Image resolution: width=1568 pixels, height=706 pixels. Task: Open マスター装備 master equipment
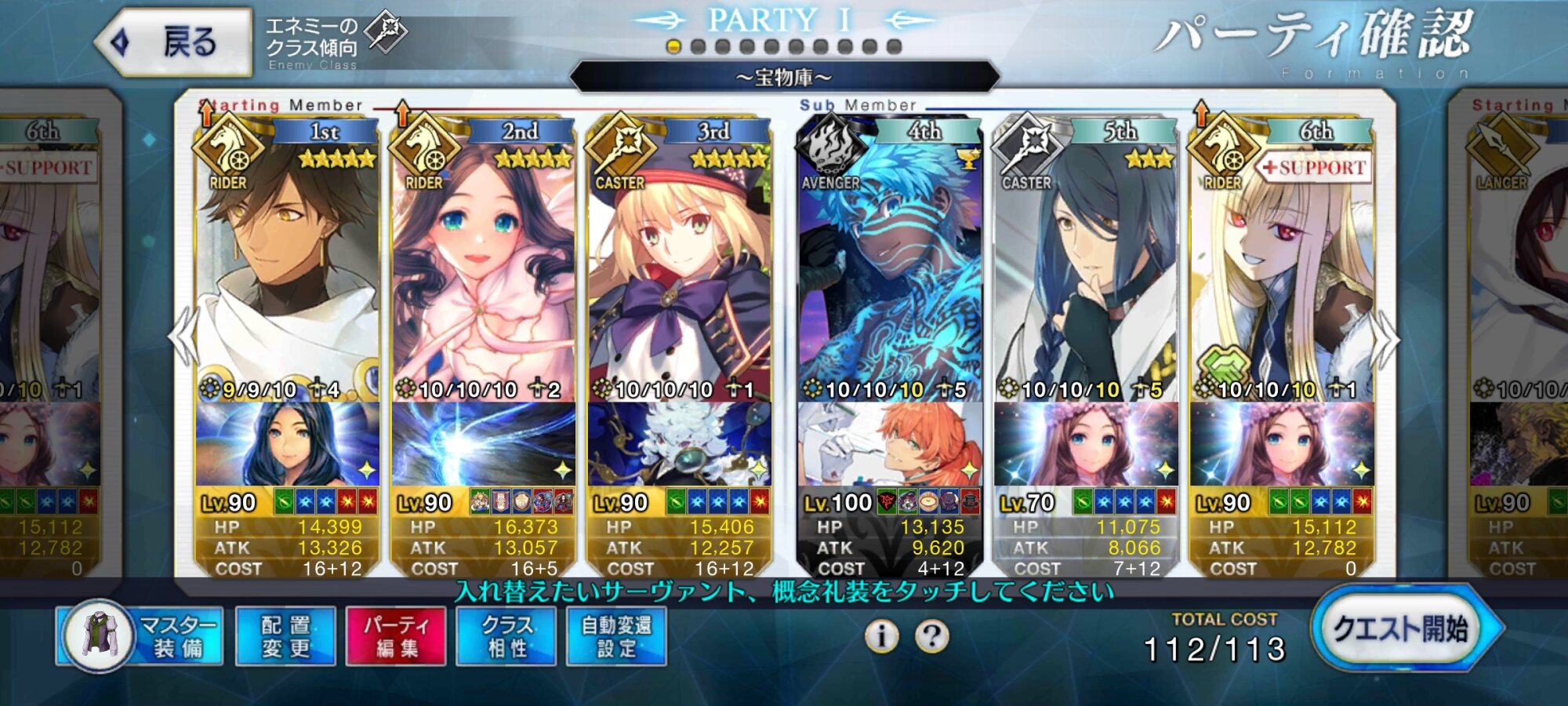point(141,636)
